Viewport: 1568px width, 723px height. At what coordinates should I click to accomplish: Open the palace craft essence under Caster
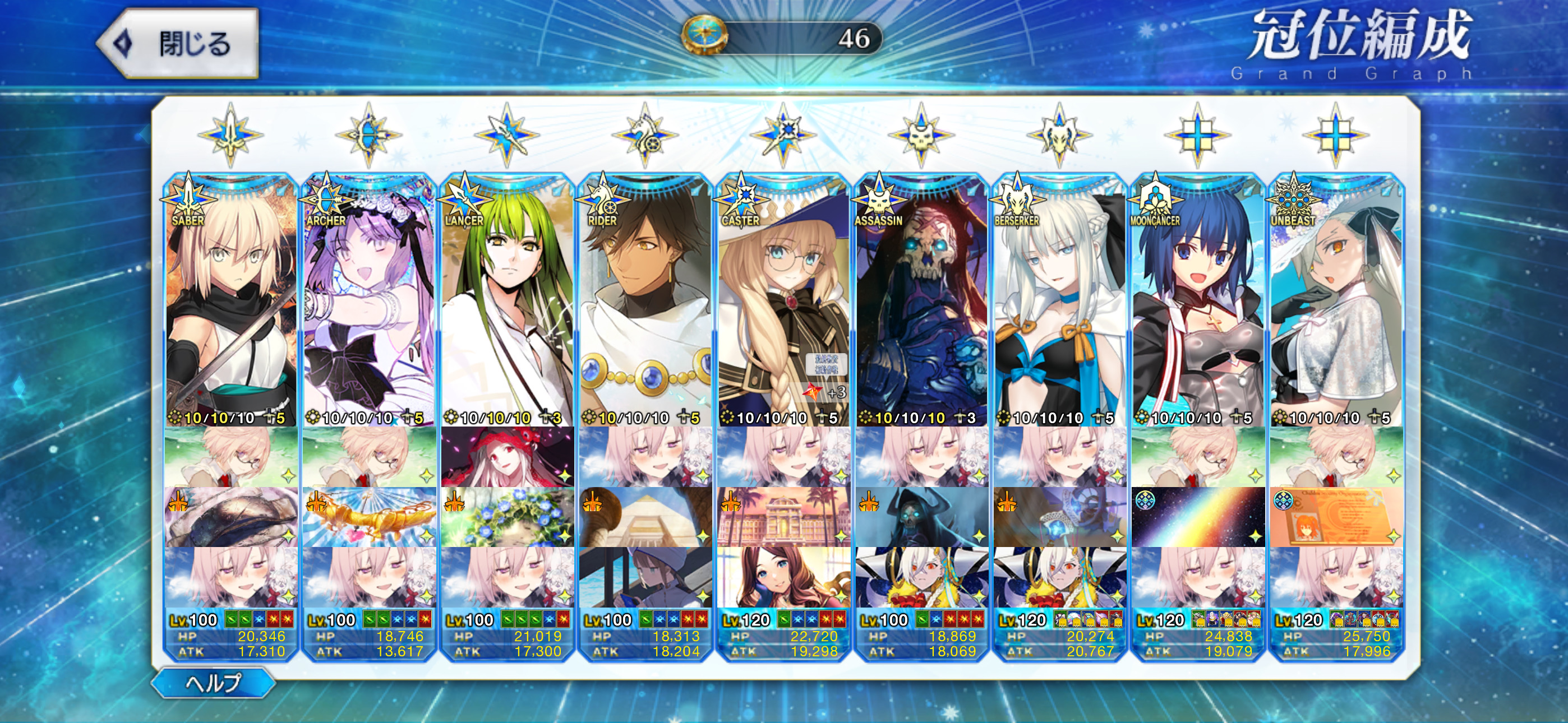click(x=783, y=517)
